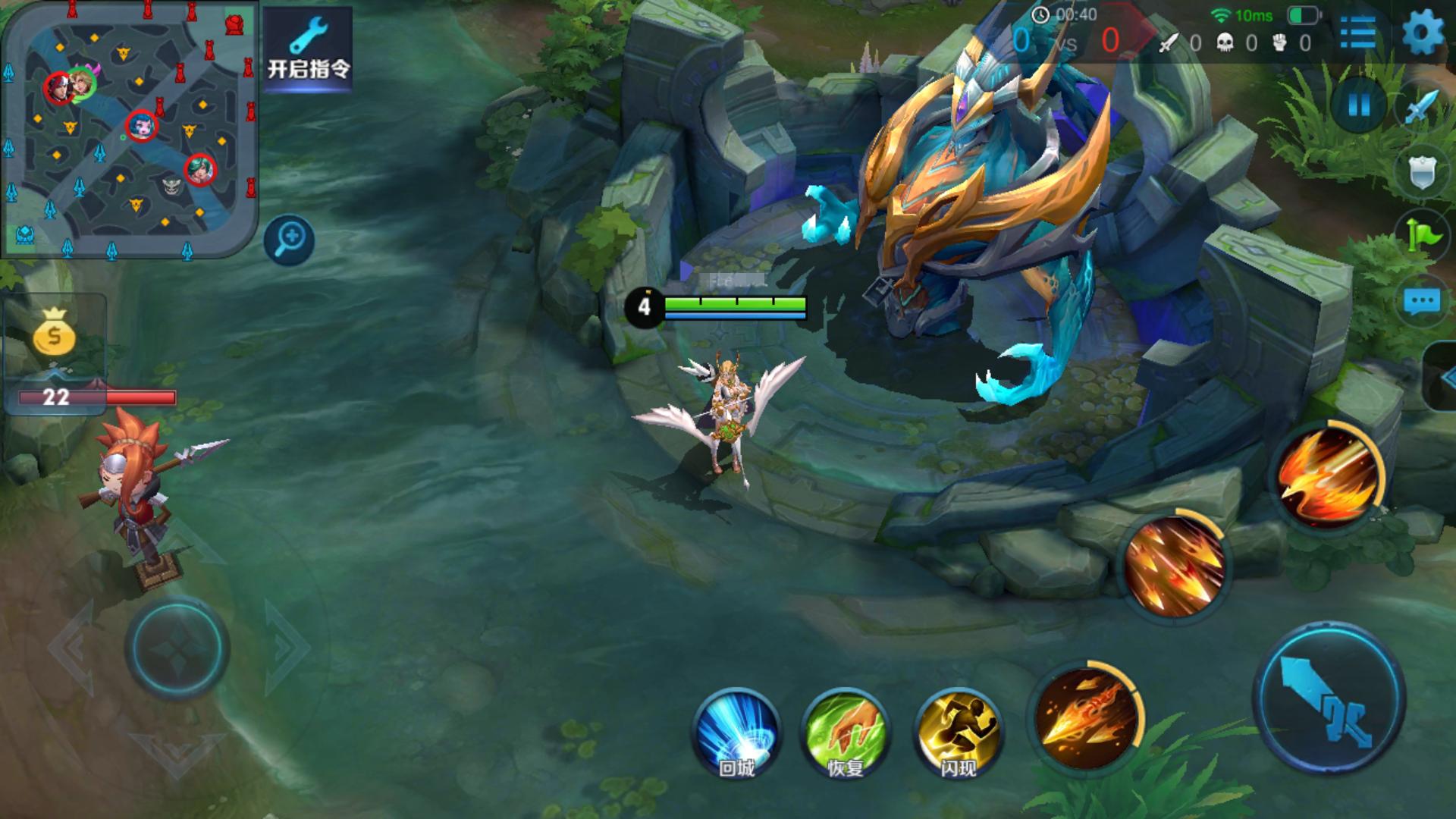
Task: Open the chat message bubble
Action: [1421, 302]
